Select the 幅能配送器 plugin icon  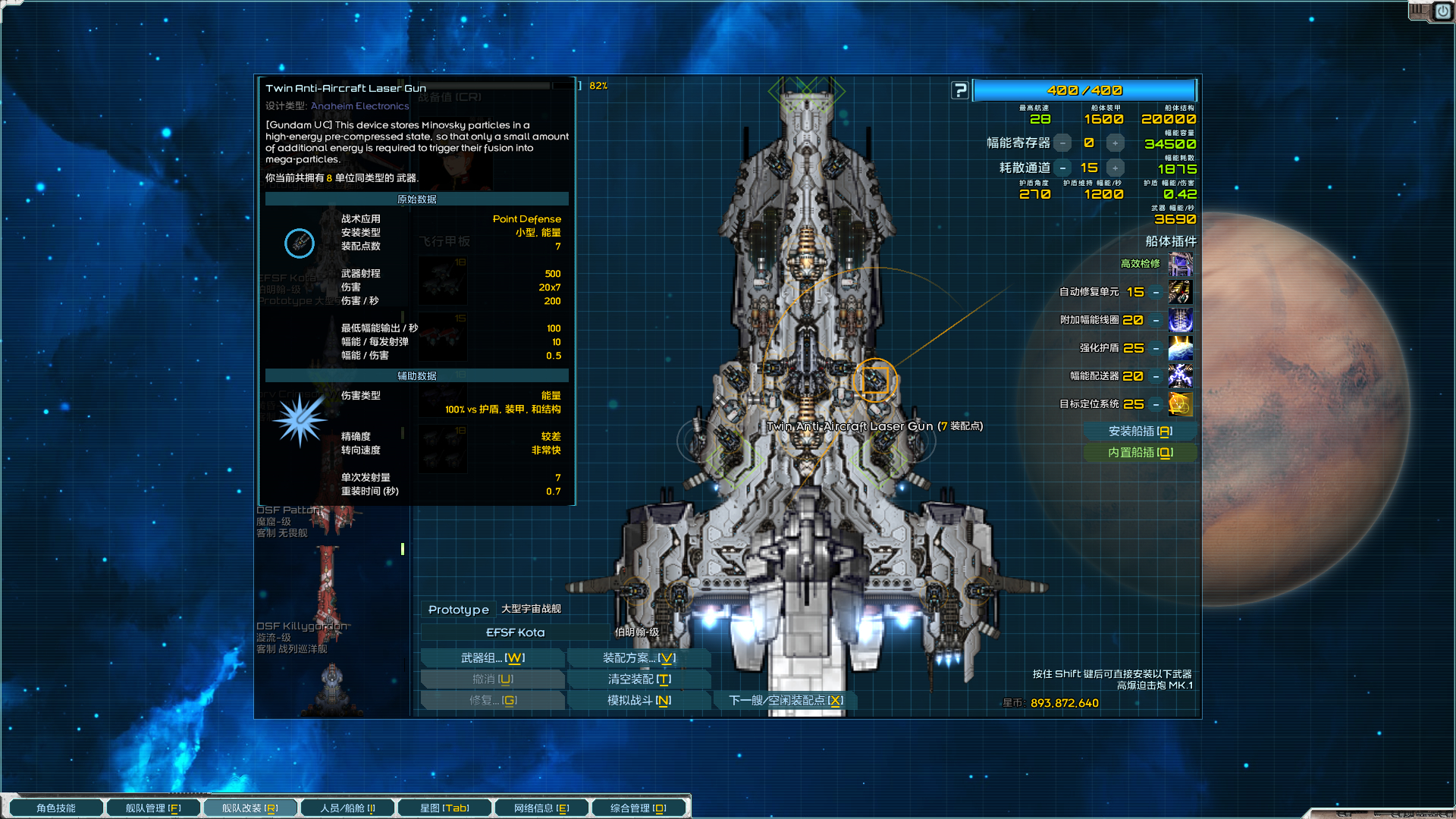click(1180, 376)
